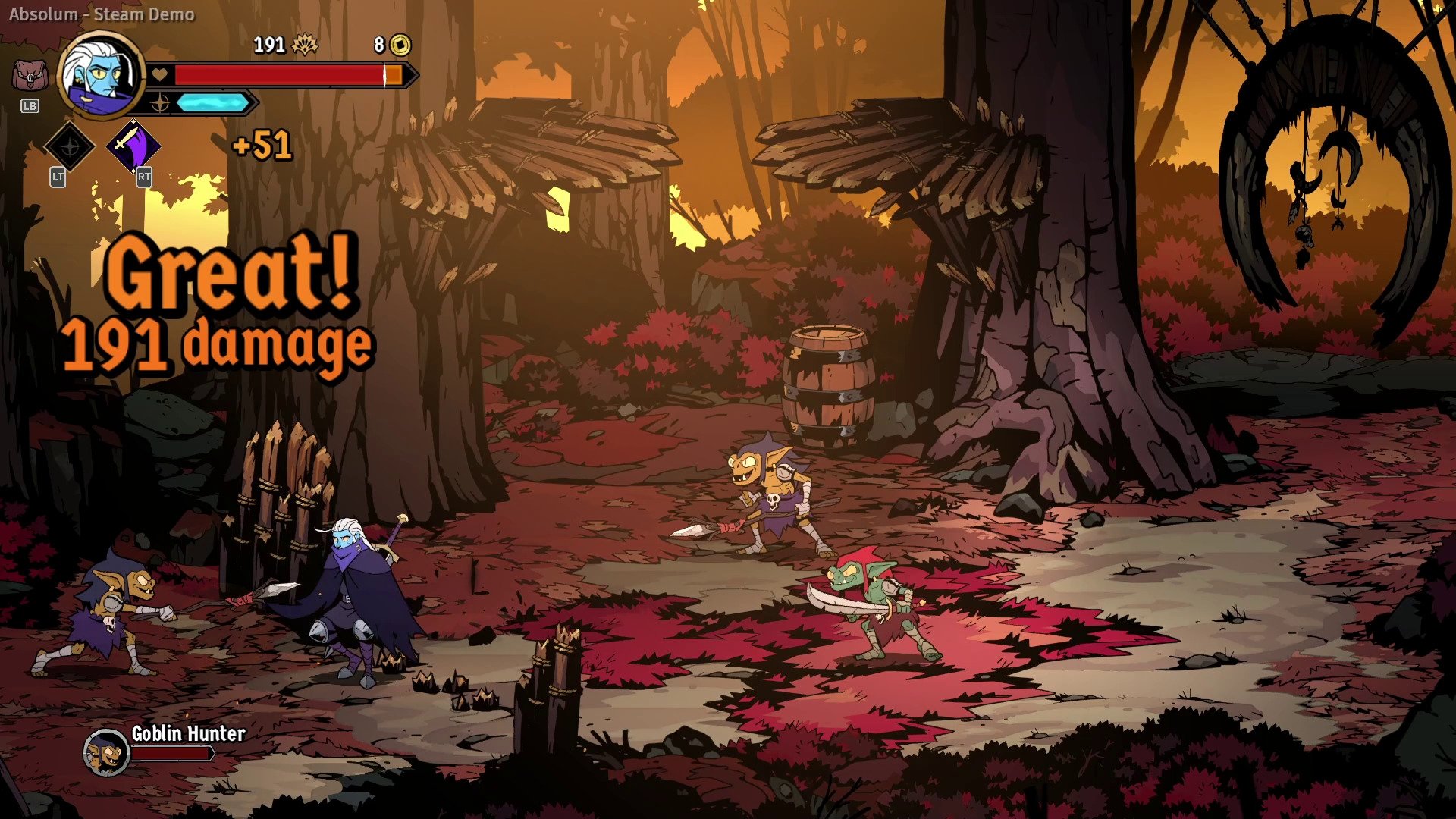
Task: Click the blue-skinned hero portrait
Action: [x=102, y=74]
